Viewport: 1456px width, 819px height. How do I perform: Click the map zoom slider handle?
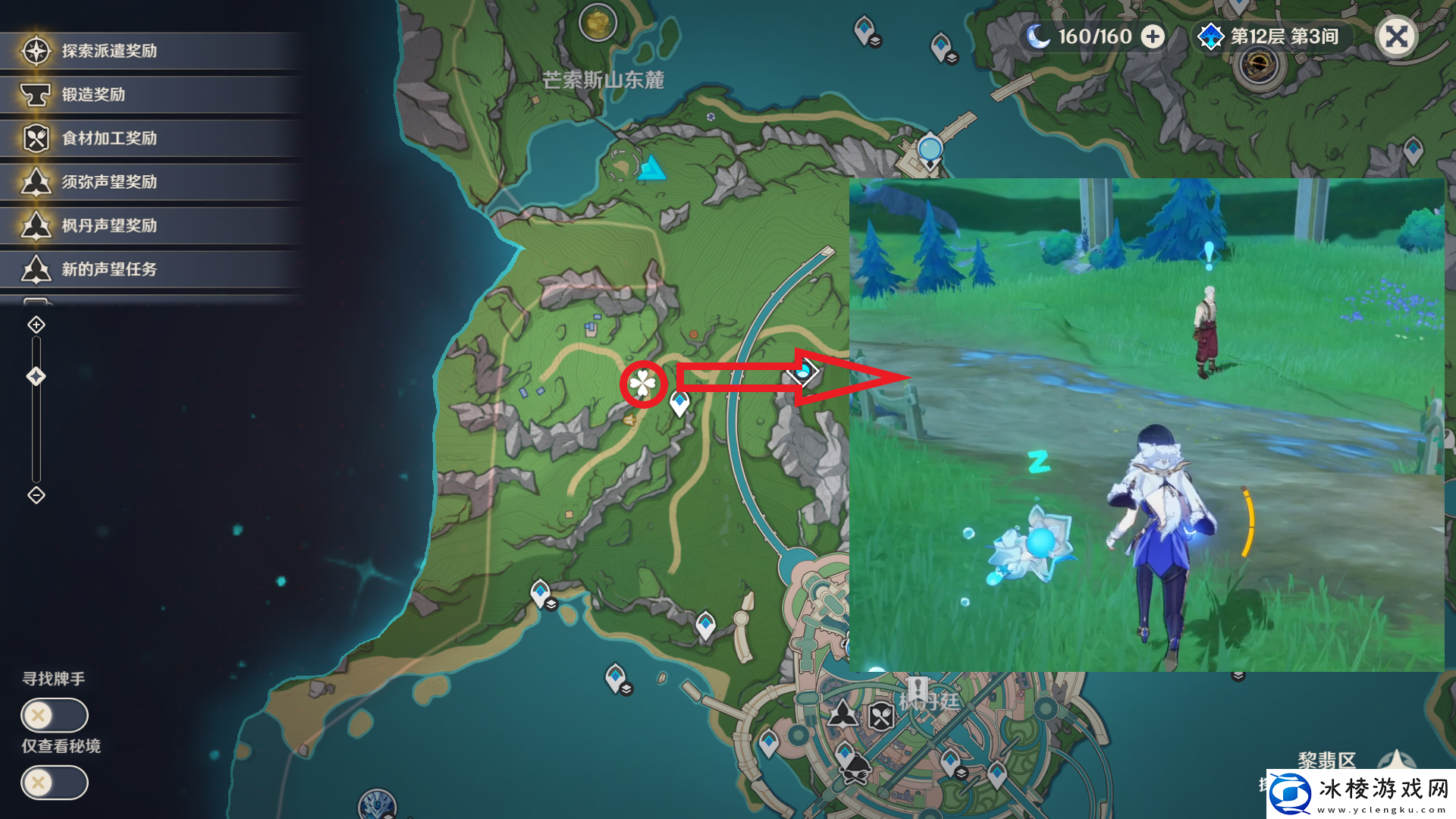[36, 376]
